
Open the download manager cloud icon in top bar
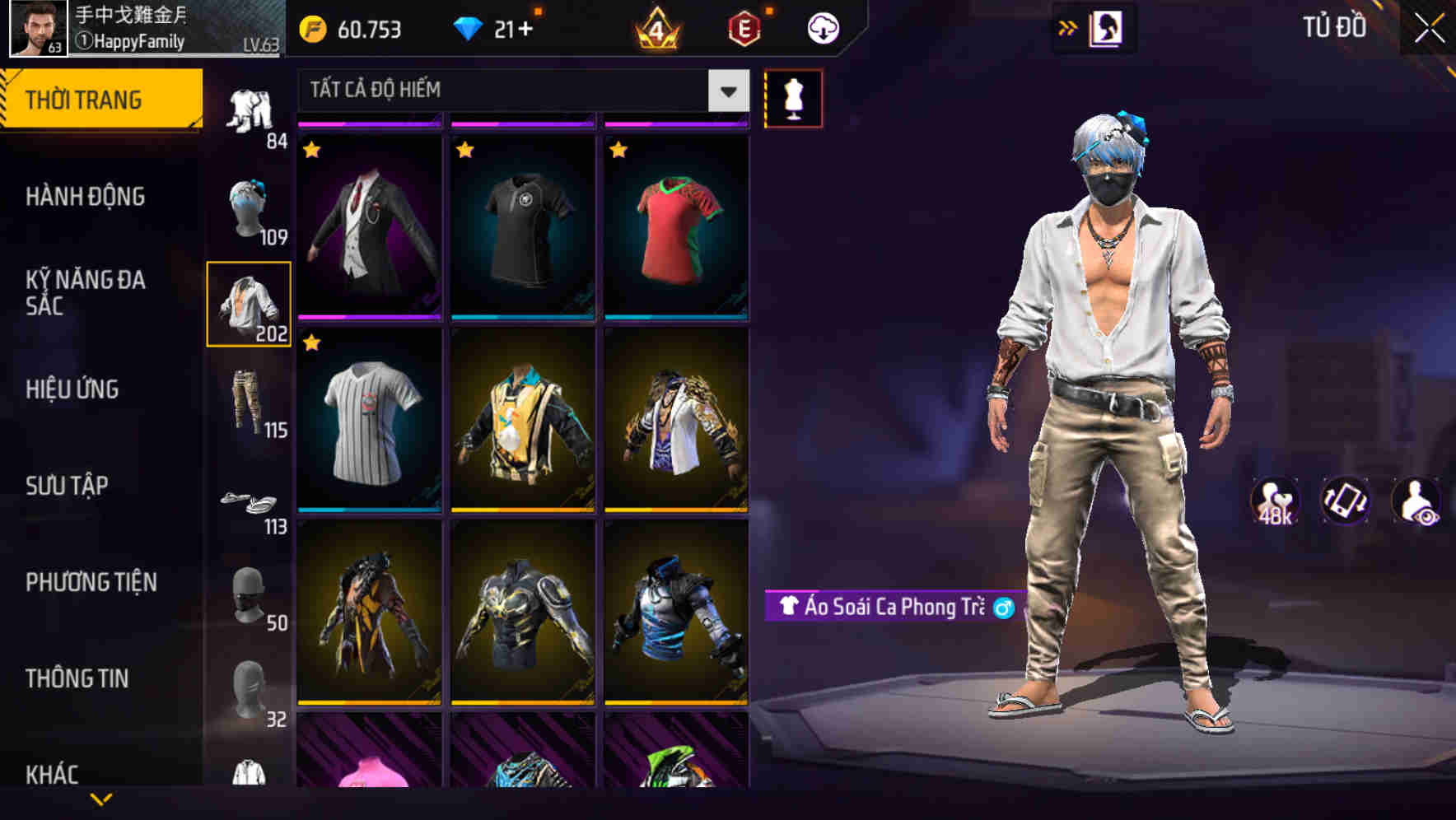coord(821,27)
